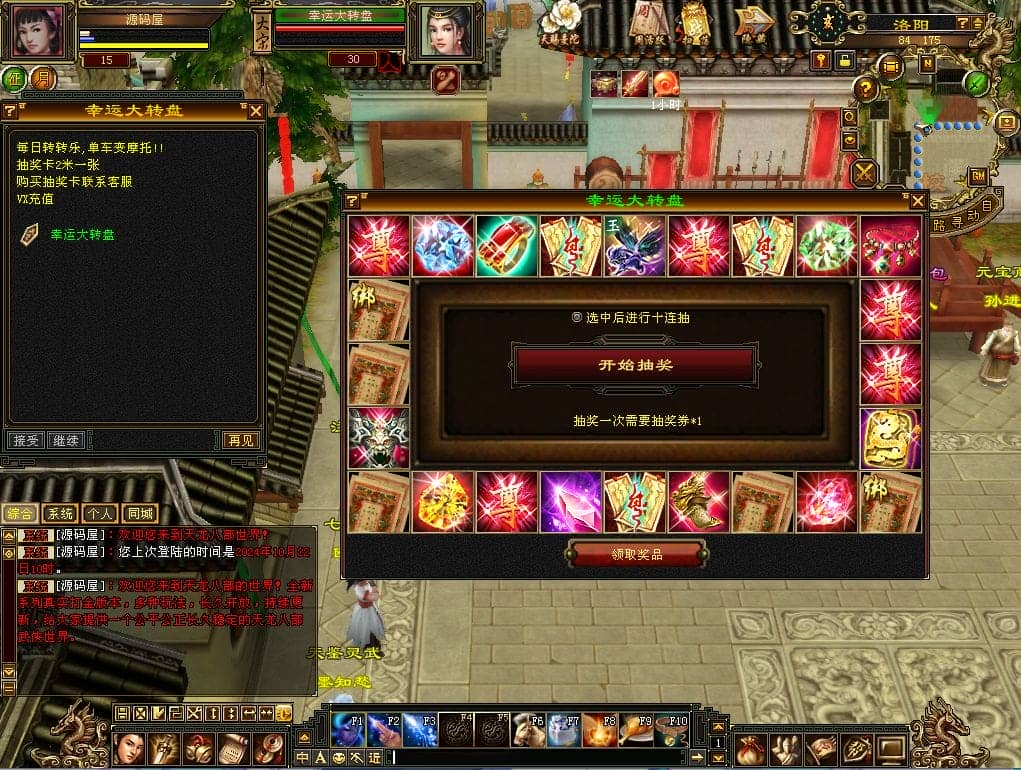The image size is (1021, 770).
Task: Toggle the 选中后进行十连抽 ten-draw option
Action: (x=576, y=317)
